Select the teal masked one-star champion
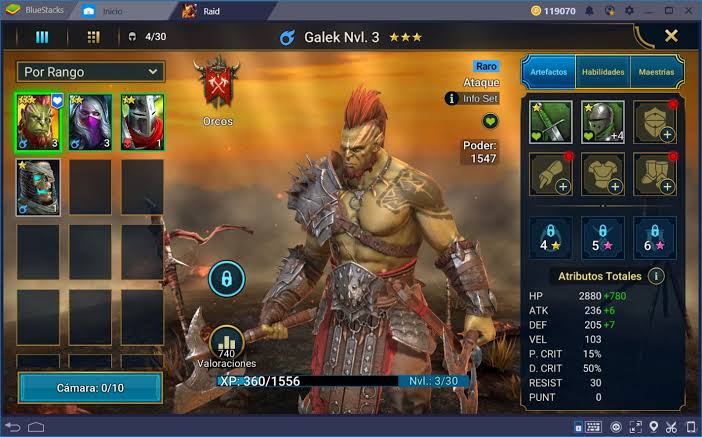Image resolution: width=702 pixels, height=437 pixels. click(x=38, y=187)
